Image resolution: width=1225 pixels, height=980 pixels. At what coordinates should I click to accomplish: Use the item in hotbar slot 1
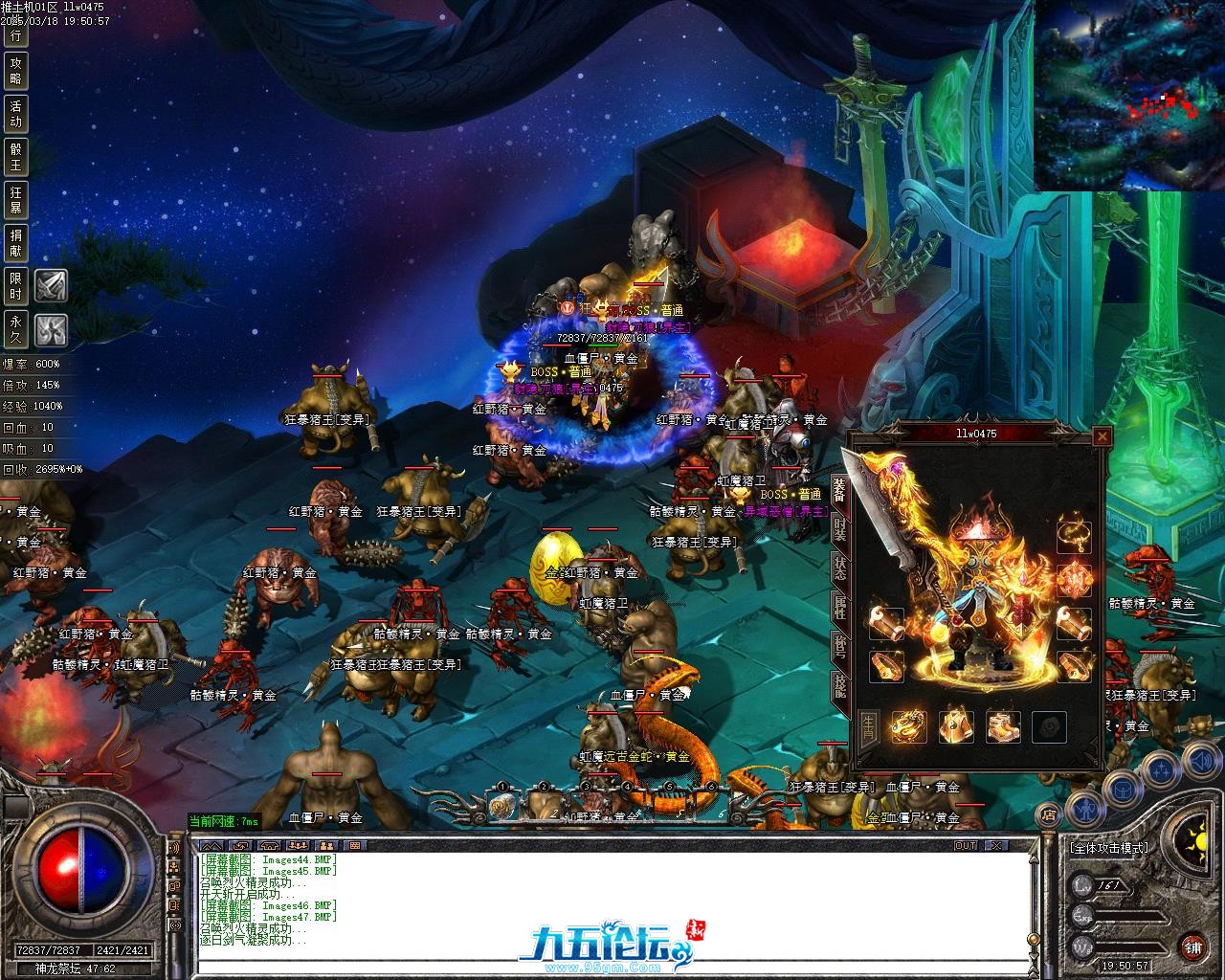point(501,805)
